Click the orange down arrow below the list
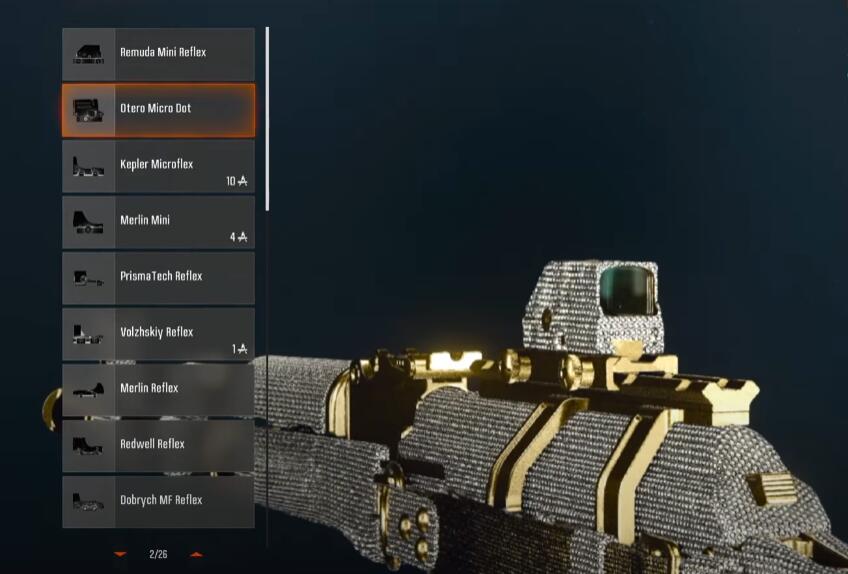Viewport: 848px width, 574px height. [120, 554]
